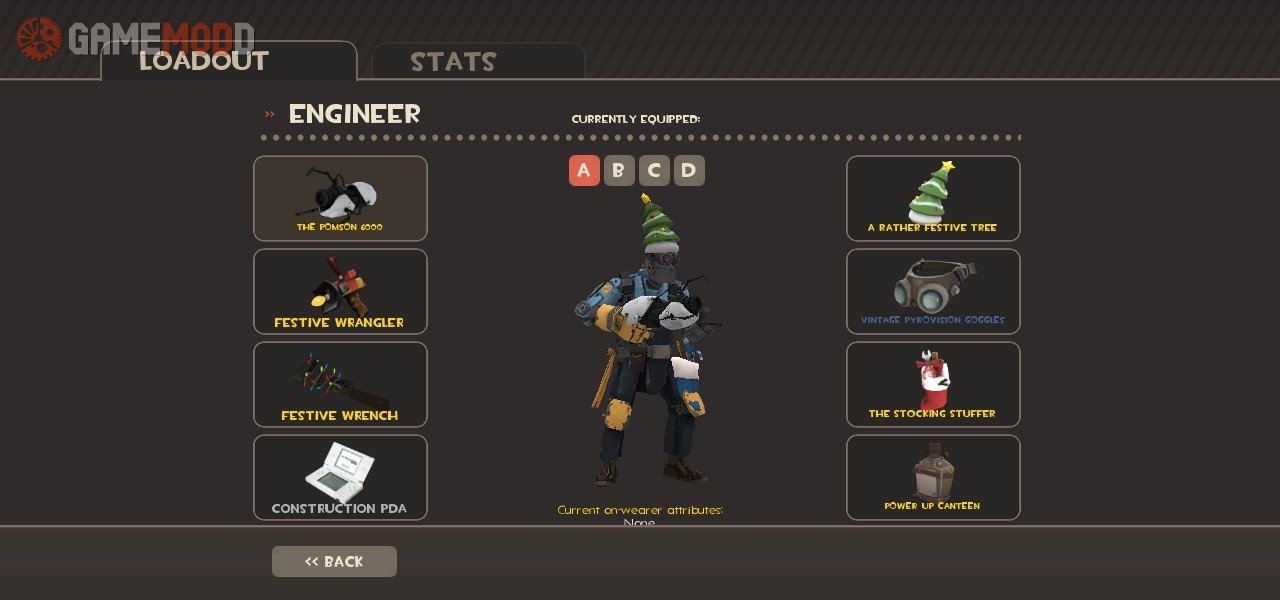Select the Vintage Pyrovision Goggles slot
The height and width of the screenshot is (600, 1280).
click(933, 291)
